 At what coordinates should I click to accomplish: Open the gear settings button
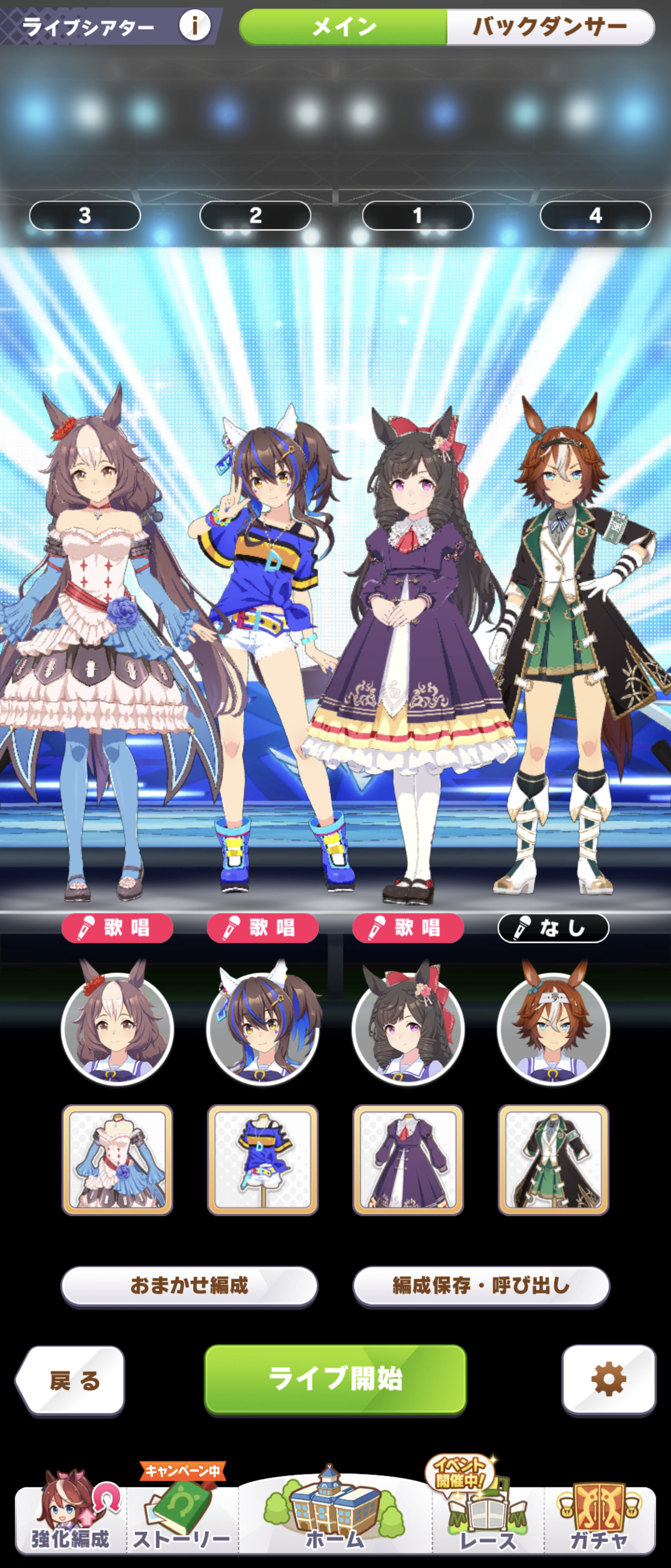(x=608, y=1379)
